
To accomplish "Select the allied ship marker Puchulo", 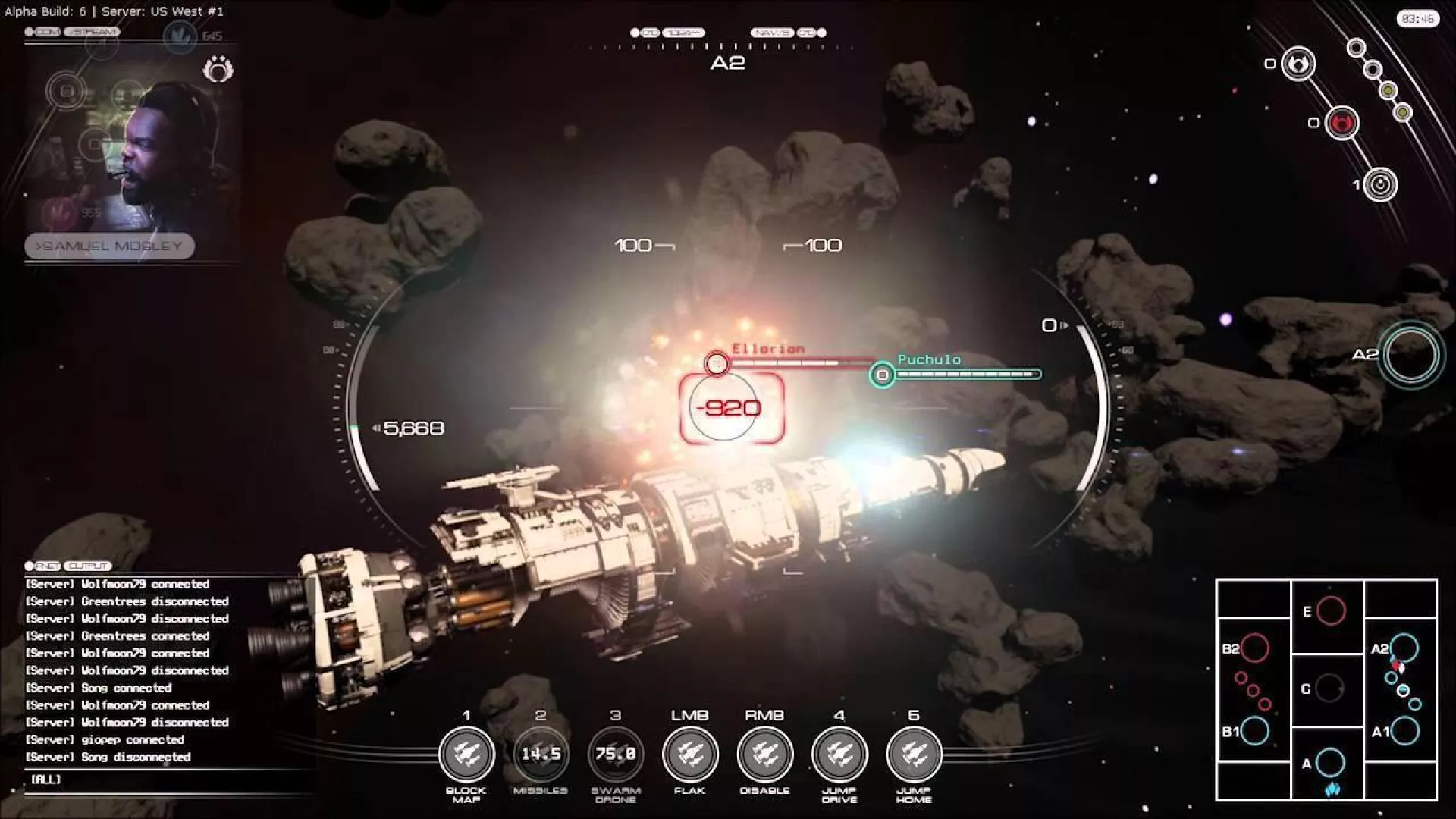I will point(882,375).
